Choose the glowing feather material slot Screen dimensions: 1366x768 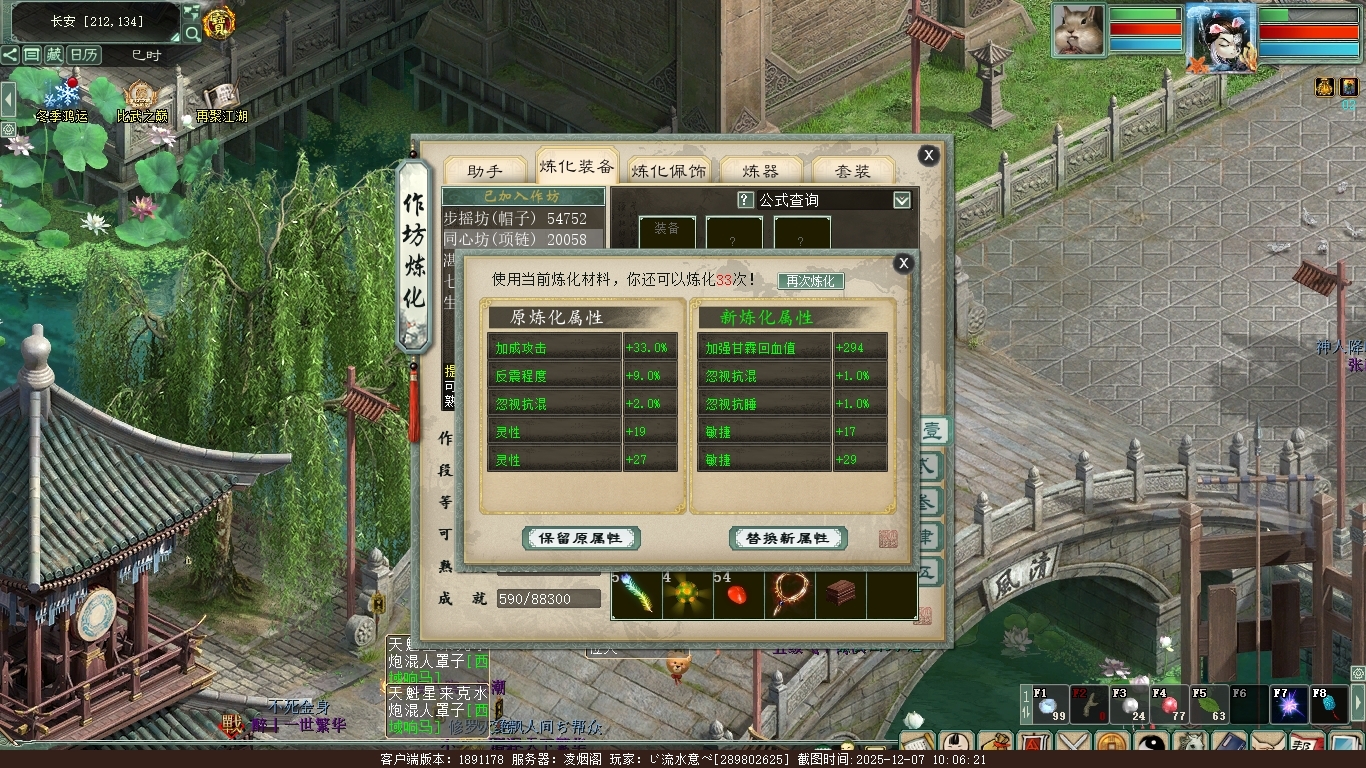[637, 596]
